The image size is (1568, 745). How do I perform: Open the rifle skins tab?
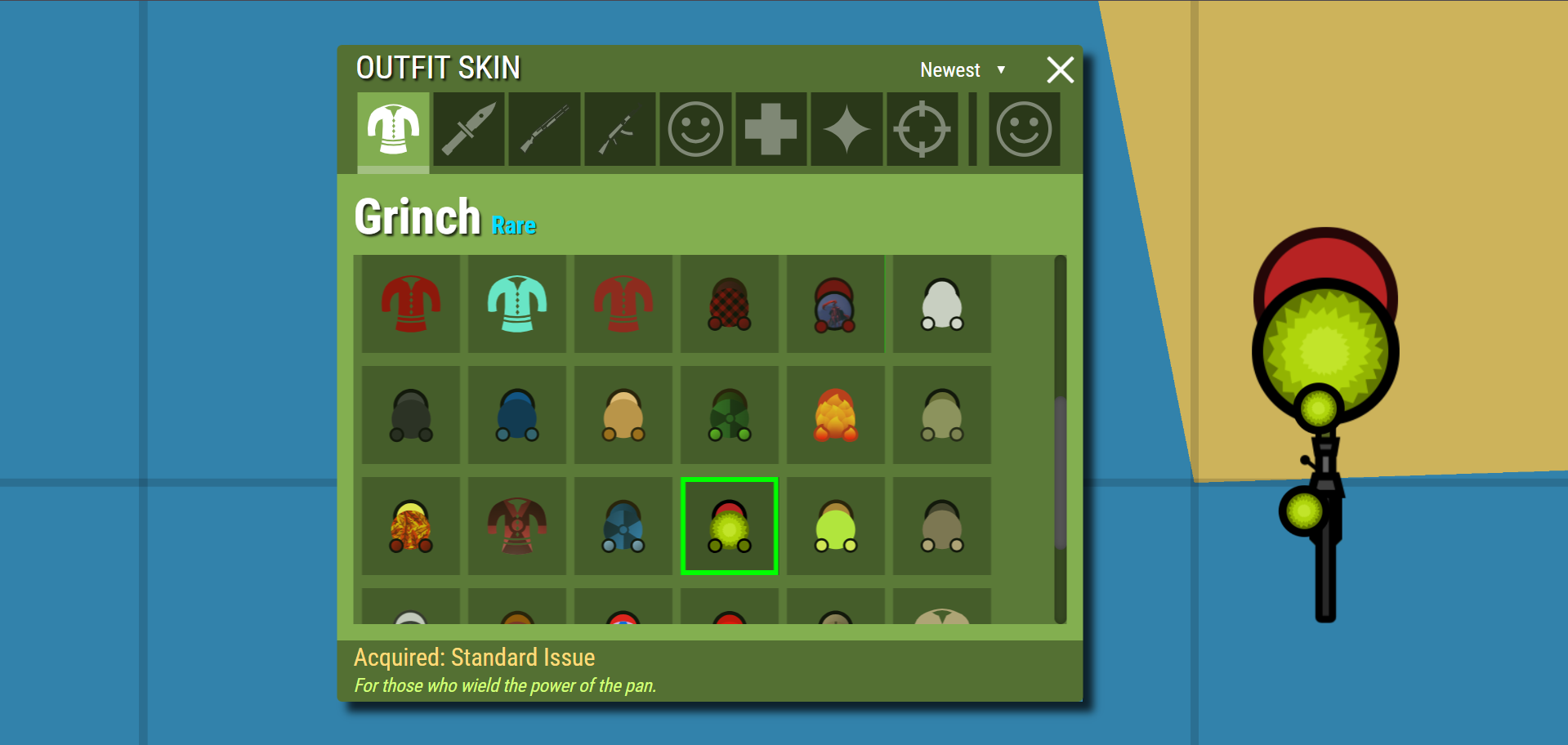(619, 129)
